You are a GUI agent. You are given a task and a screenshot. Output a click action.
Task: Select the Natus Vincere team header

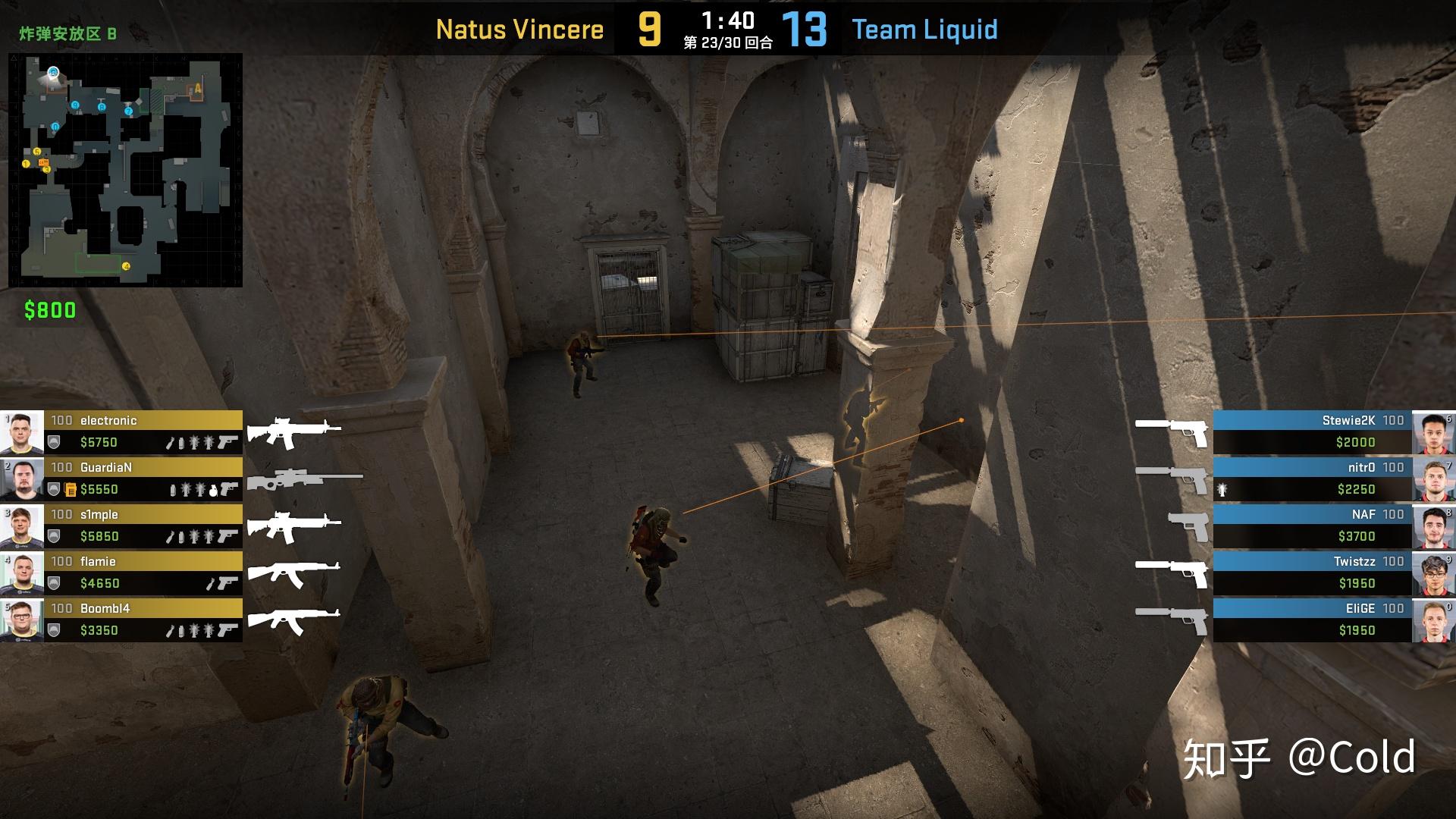519,30
